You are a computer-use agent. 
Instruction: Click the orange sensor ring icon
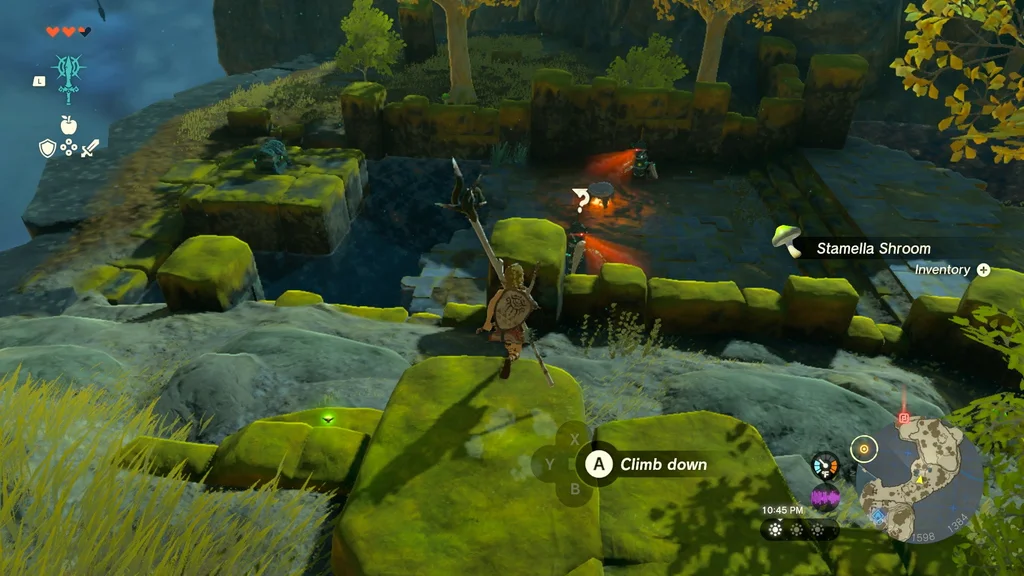(x=863, y=449)
